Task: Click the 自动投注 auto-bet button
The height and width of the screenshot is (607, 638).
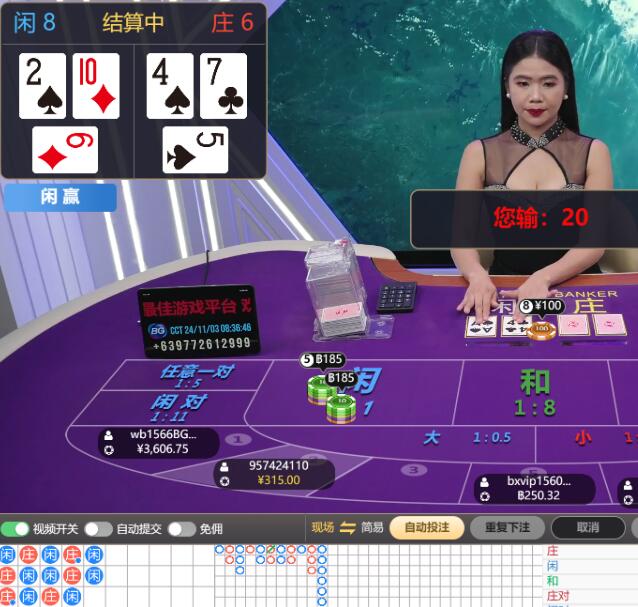Action: click(x=427, y=528)
